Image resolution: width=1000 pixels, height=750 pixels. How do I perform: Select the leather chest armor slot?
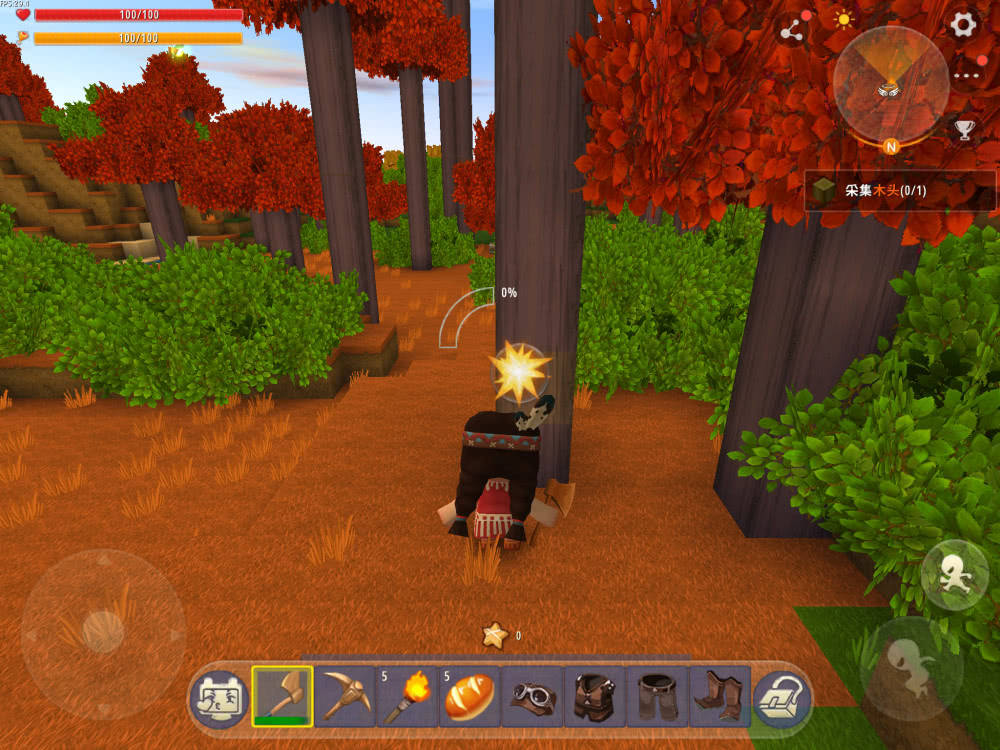pyautogui.click(x=594, y=696)
